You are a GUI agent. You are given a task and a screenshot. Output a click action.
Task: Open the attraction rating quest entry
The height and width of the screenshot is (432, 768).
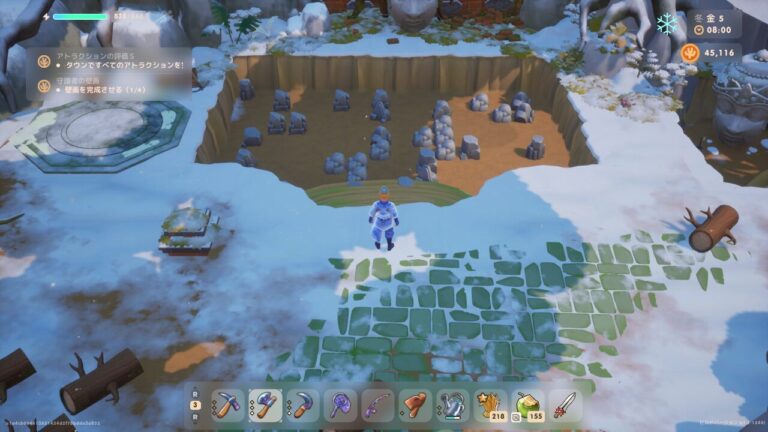(110, 62)
